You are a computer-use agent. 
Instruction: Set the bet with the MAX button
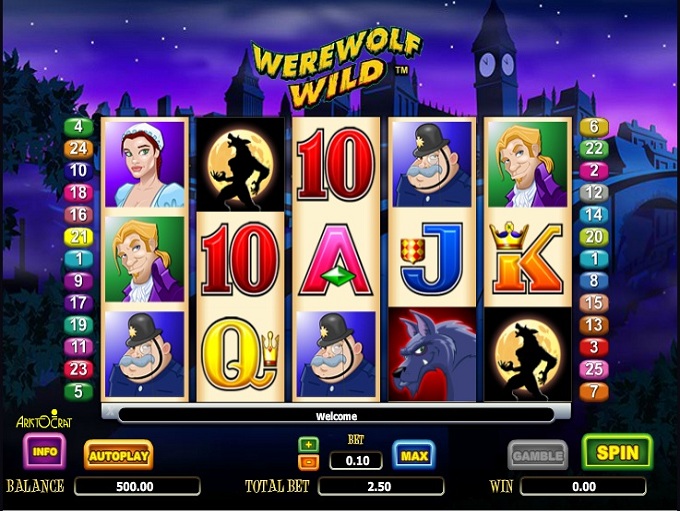413,456
